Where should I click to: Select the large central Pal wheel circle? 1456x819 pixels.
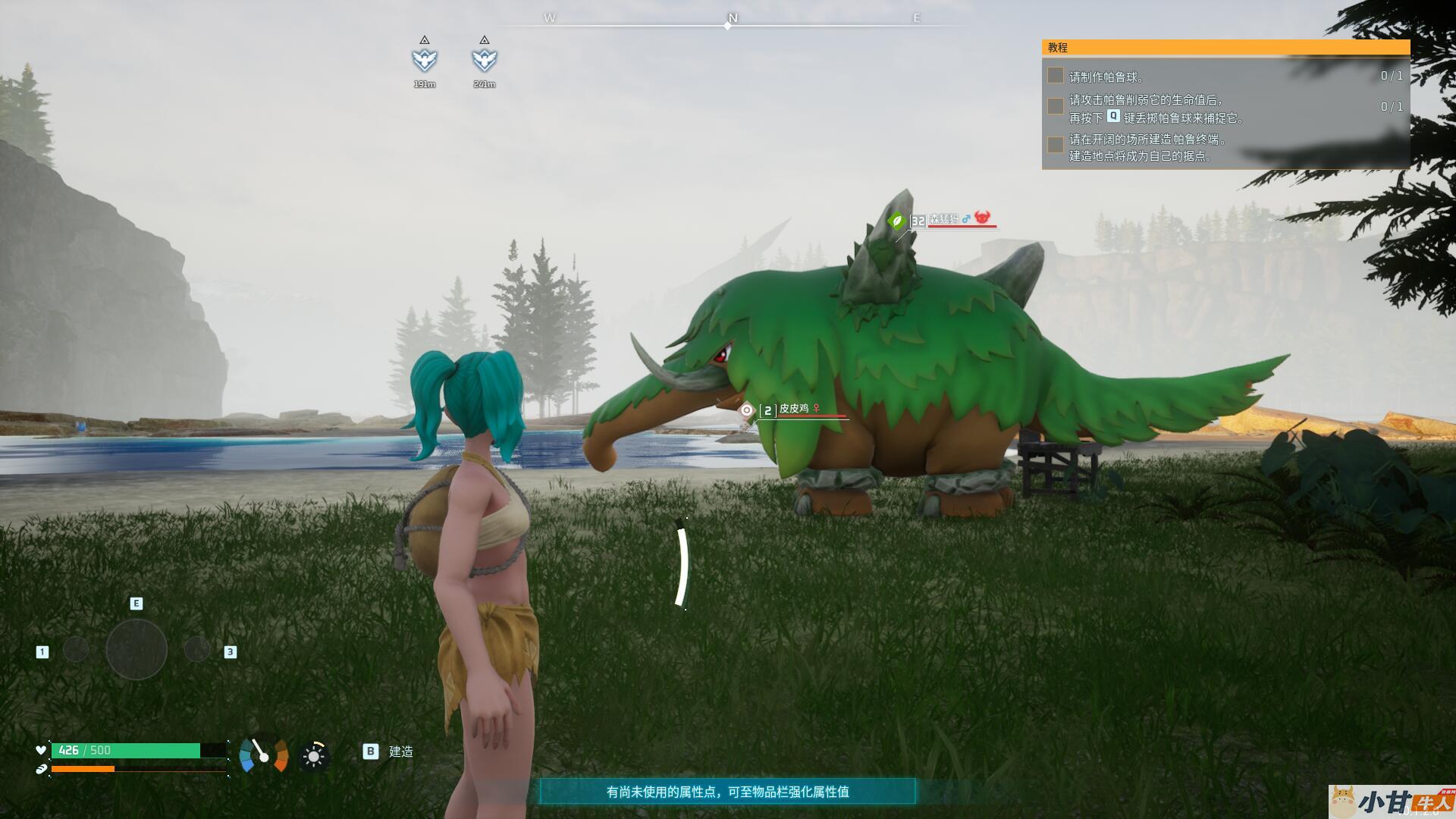coord(136,650)
